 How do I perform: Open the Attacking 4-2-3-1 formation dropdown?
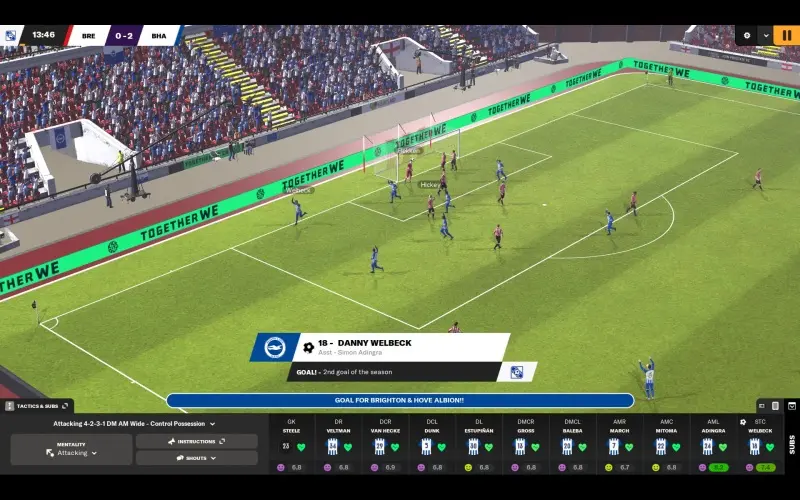click(x=134, y=424)
